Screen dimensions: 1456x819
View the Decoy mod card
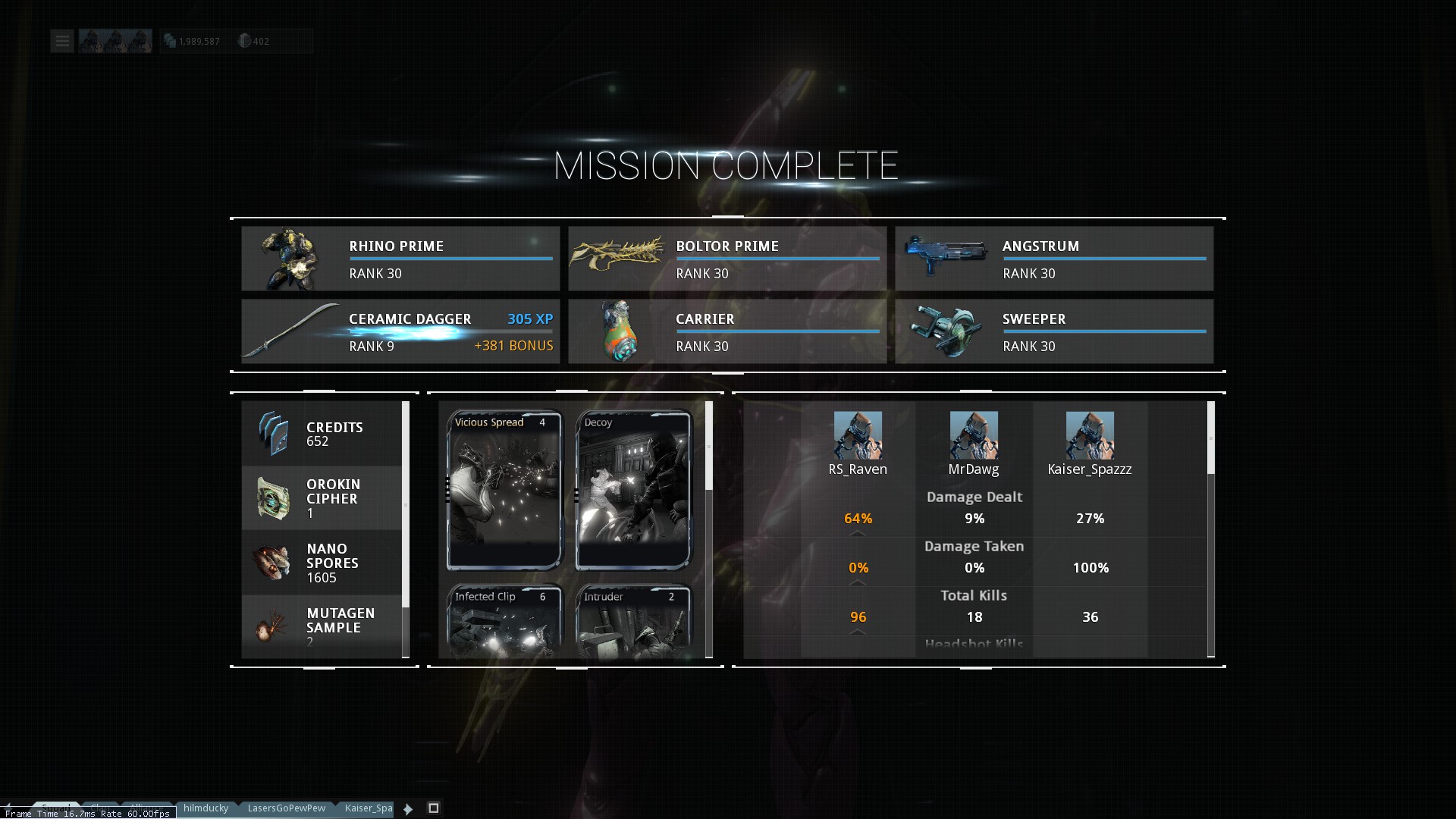pos(633,490)
